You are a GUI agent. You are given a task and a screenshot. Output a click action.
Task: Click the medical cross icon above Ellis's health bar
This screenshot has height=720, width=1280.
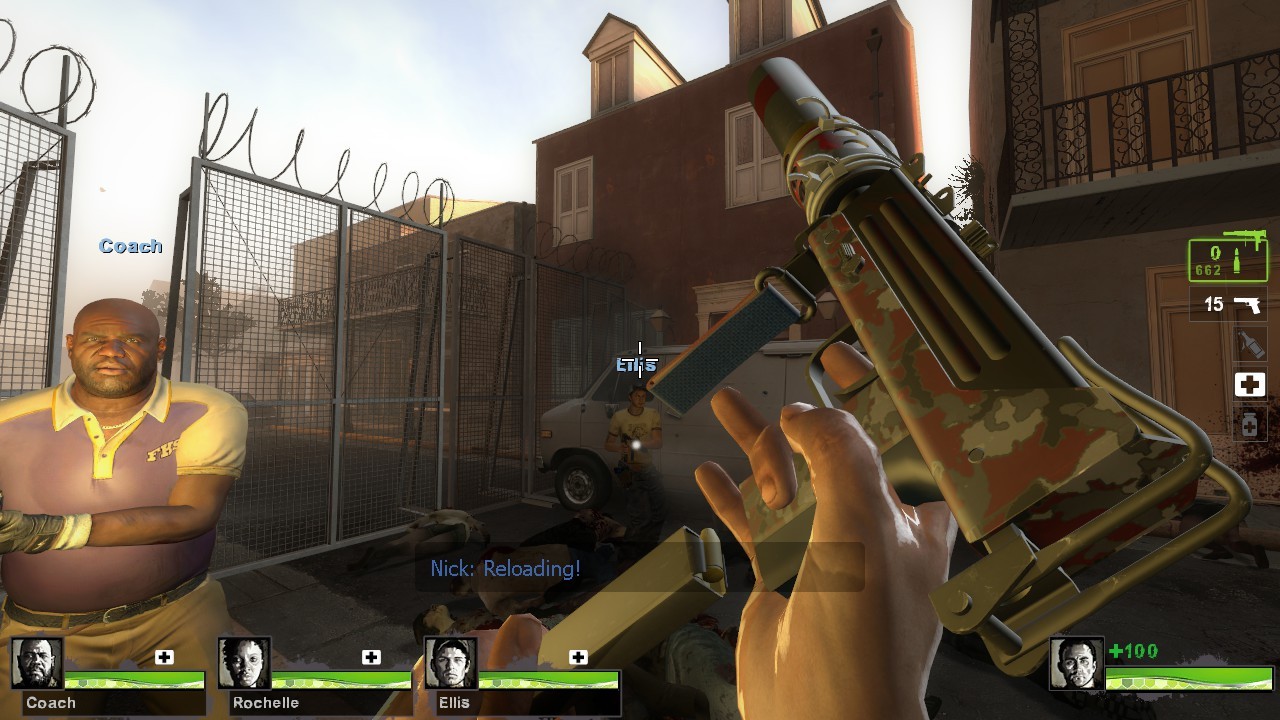click(x=578, y=657)
